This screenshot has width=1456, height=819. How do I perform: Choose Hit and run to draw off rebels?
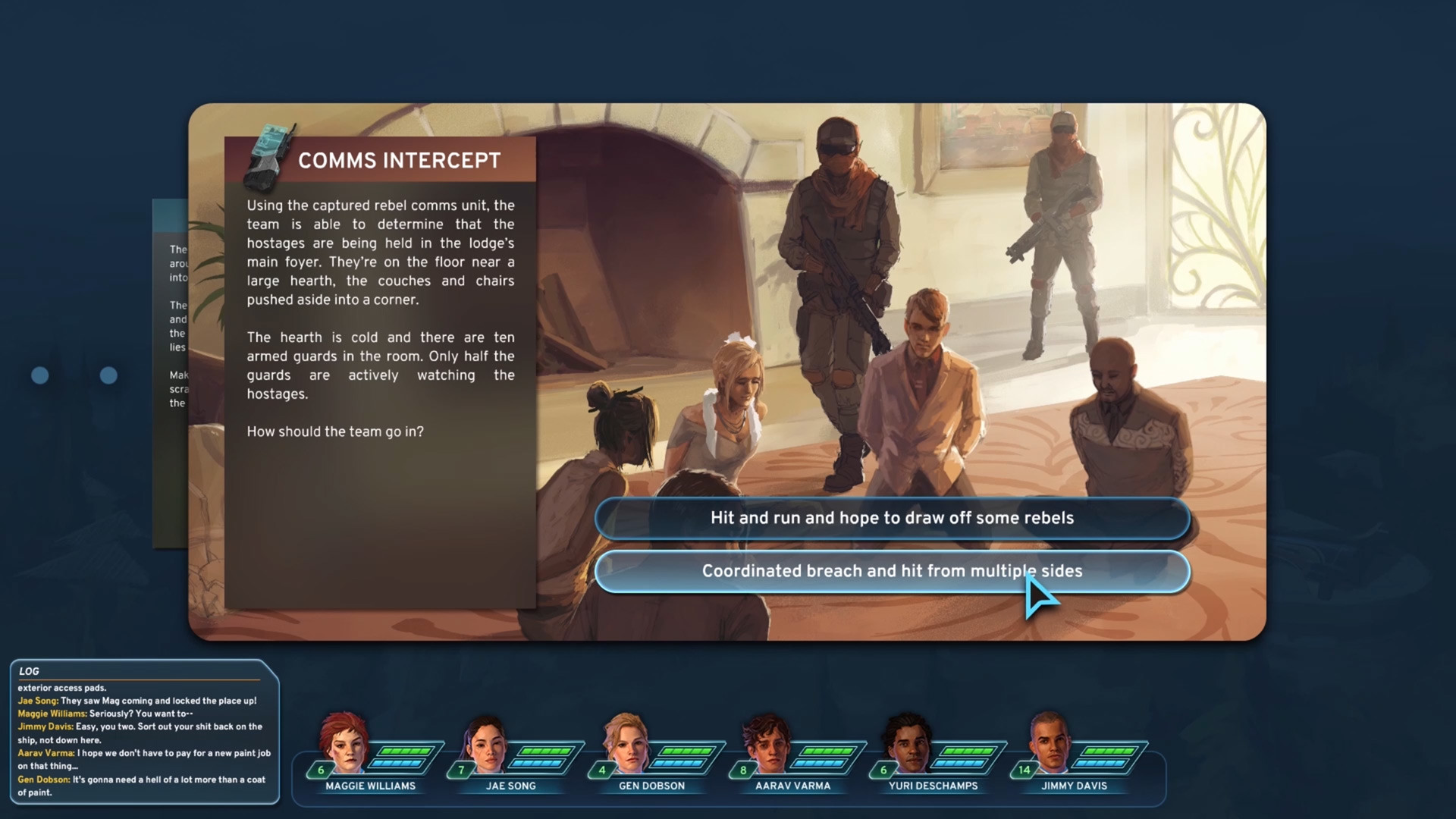892,518
